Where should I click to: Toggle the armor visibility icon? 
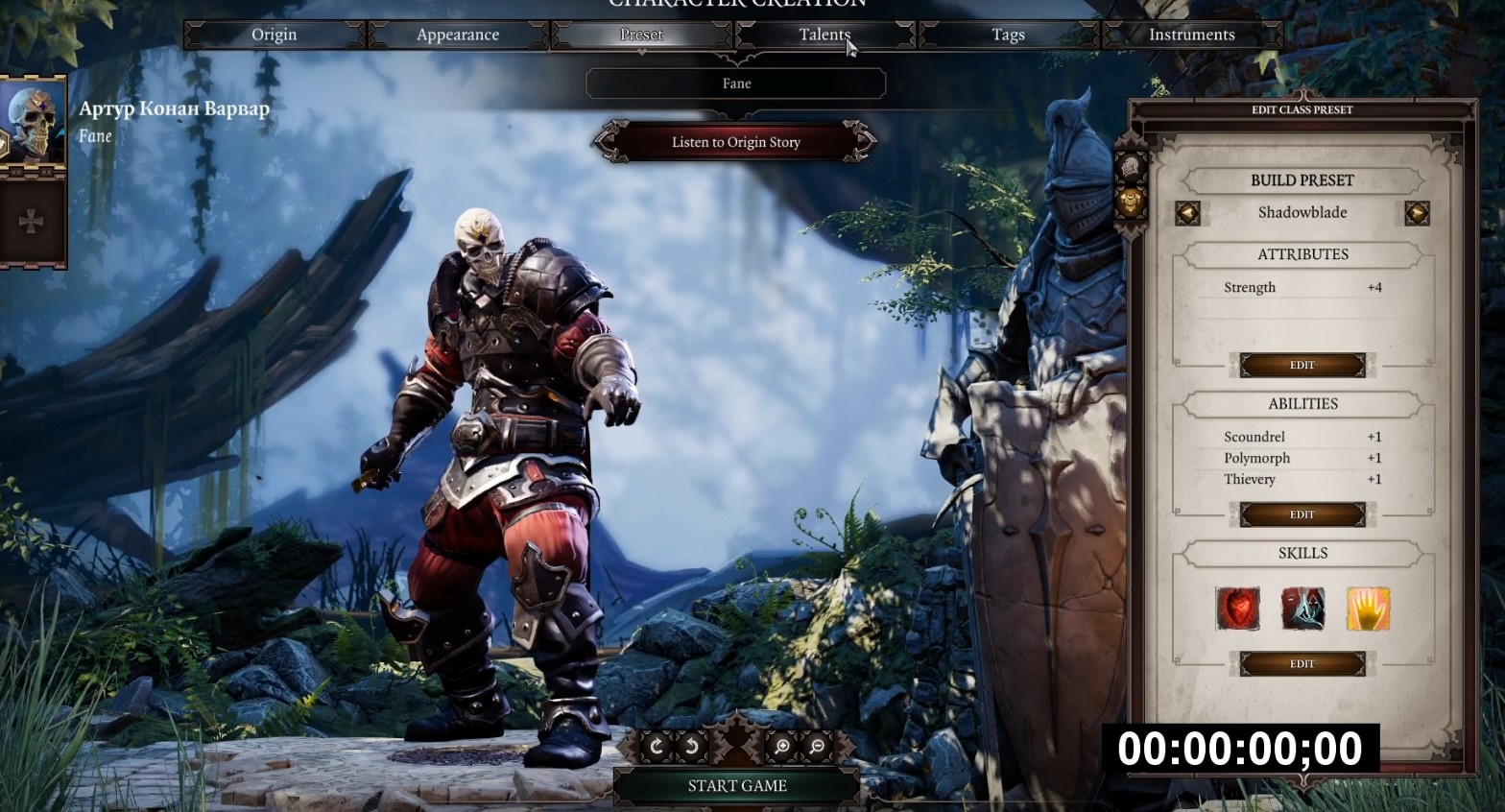[x=1131, y=202]
